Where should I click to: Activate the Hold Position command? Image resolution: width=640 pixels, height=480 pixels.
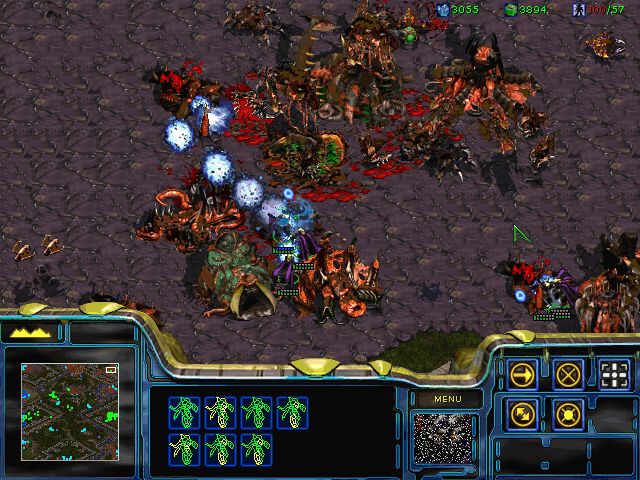(x=569, y=413)
